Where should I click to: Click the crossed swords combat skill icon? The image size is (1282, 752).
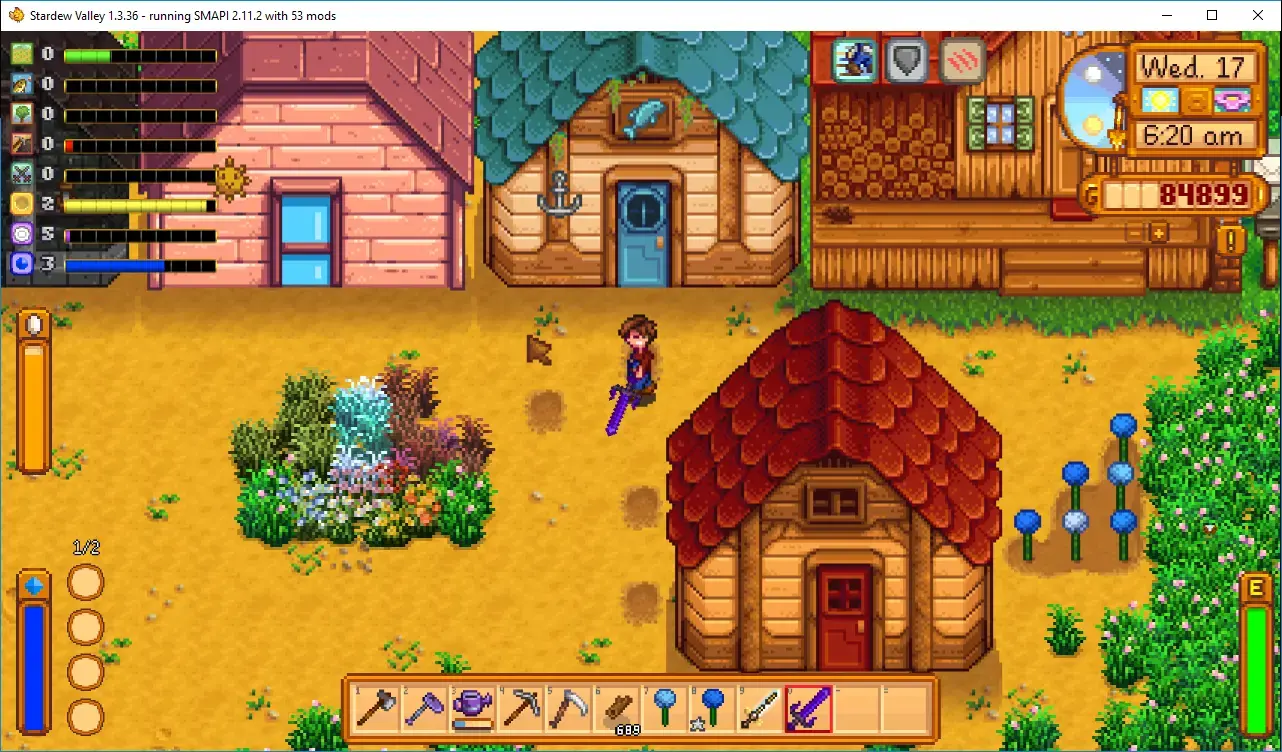pos(23,174)
